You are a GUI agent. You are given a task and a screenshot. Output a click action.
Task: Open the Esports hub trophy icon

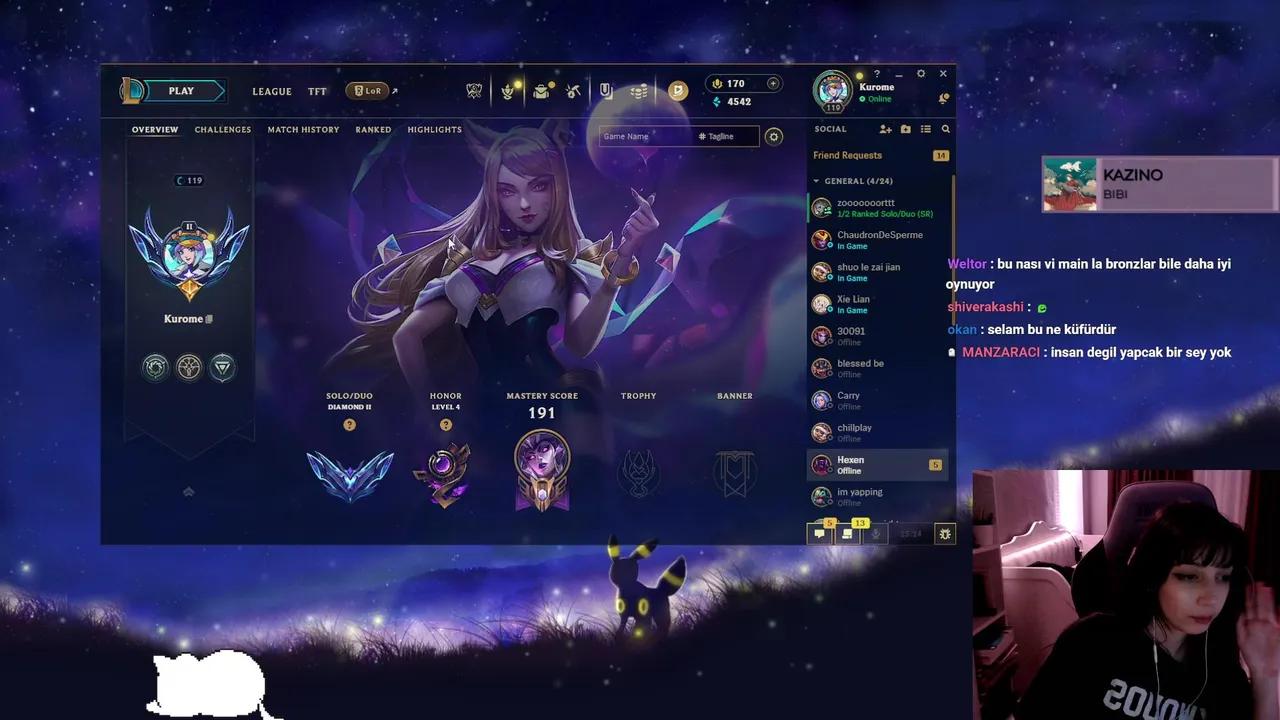[472, 91]
